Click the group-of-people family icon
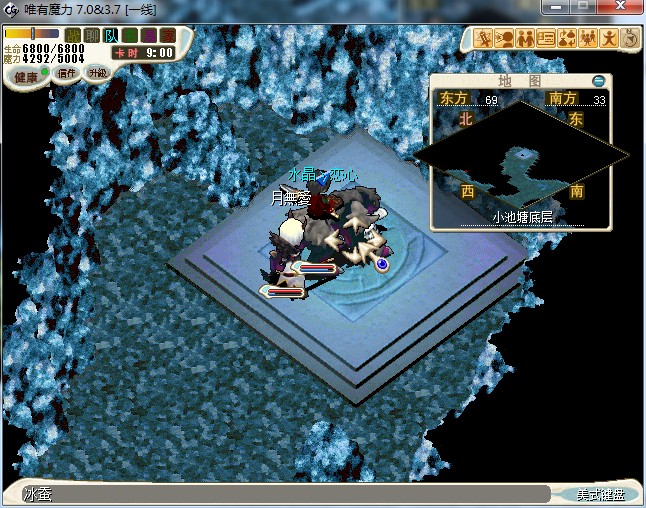This screenshot has width=646, height=508. click(x=588, y=39)
